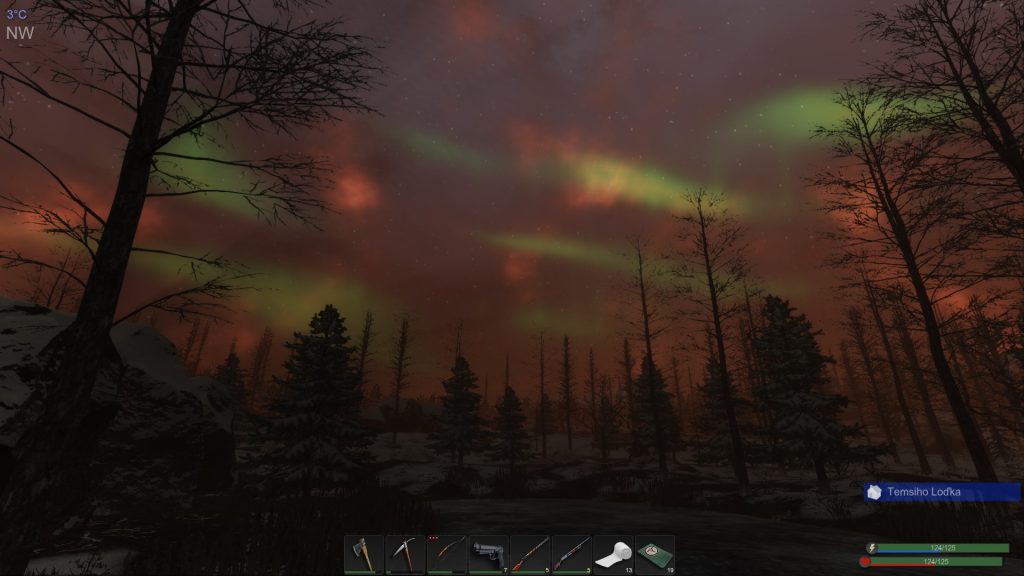The width and height of the screenshot is (1024, 576).
Task: Select the hatchet hotbar slot
Action: (363, 554)
